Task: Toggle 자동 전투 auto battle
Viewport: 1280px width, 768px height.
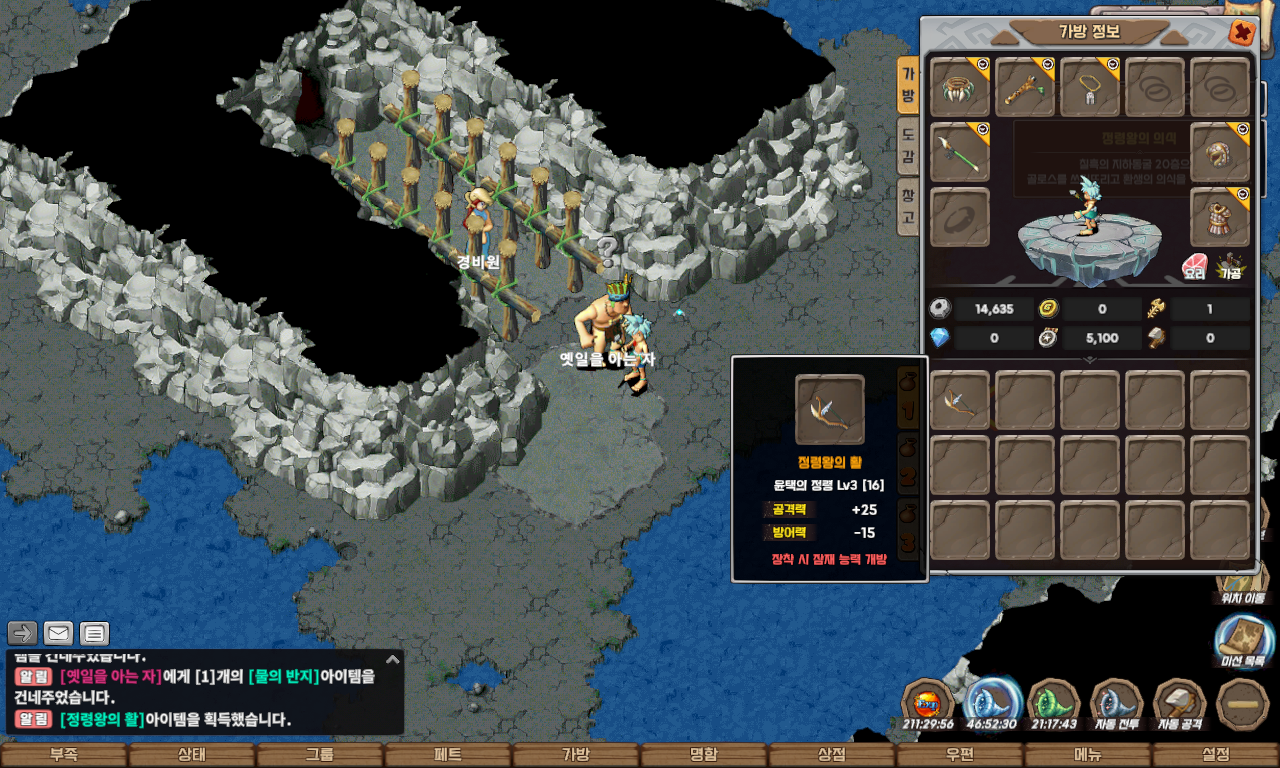Action: [x=1117, y=704]
